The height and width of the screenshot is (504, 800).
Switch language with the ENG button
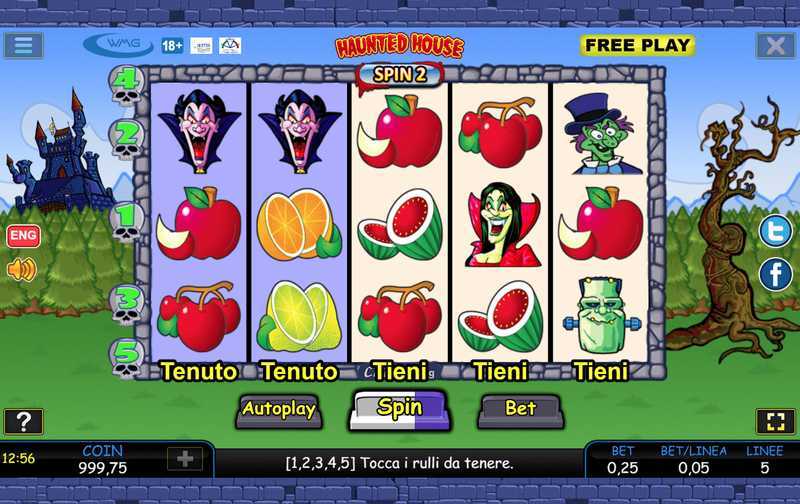point(22,236)
